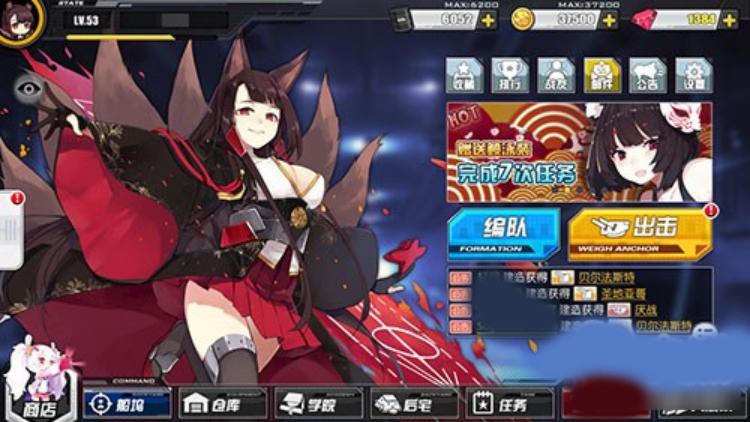Tap the 完成7次任务 event banner
This screenshot has width=750, height=422.
pyautogui.click(x=579, y=152)
